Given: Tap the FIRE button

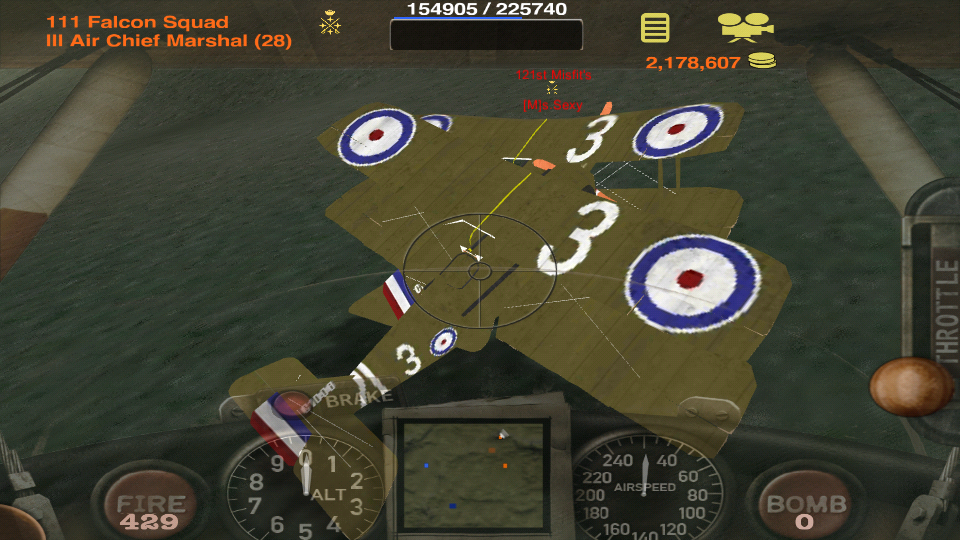Looking at the screenshot, I should tap(149, 508).
